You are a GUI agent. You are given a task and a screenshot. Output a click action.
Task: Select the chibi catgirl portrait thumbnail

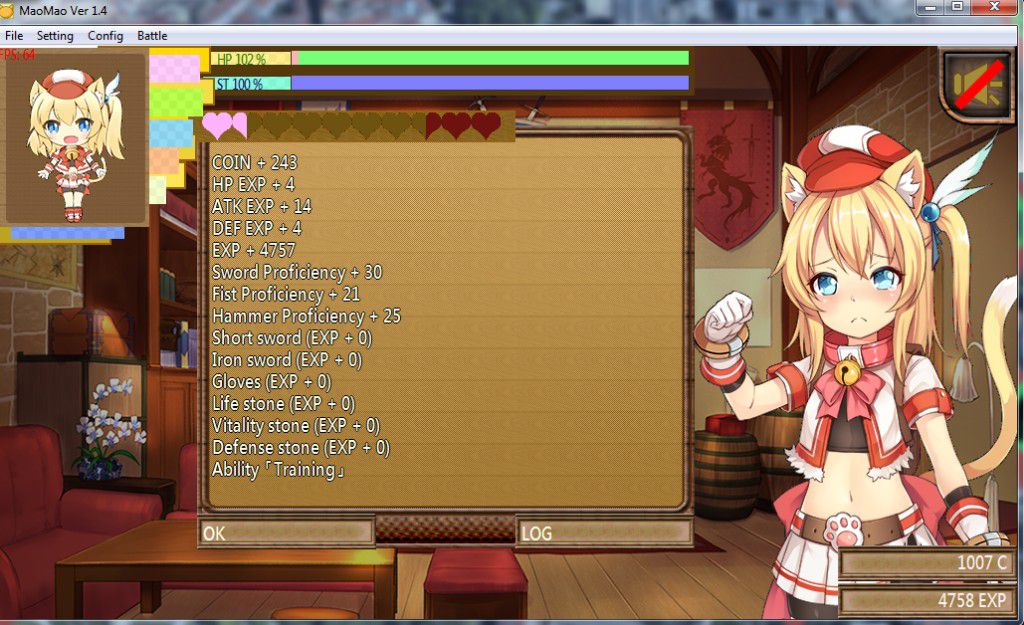click(x=76, y=140)
